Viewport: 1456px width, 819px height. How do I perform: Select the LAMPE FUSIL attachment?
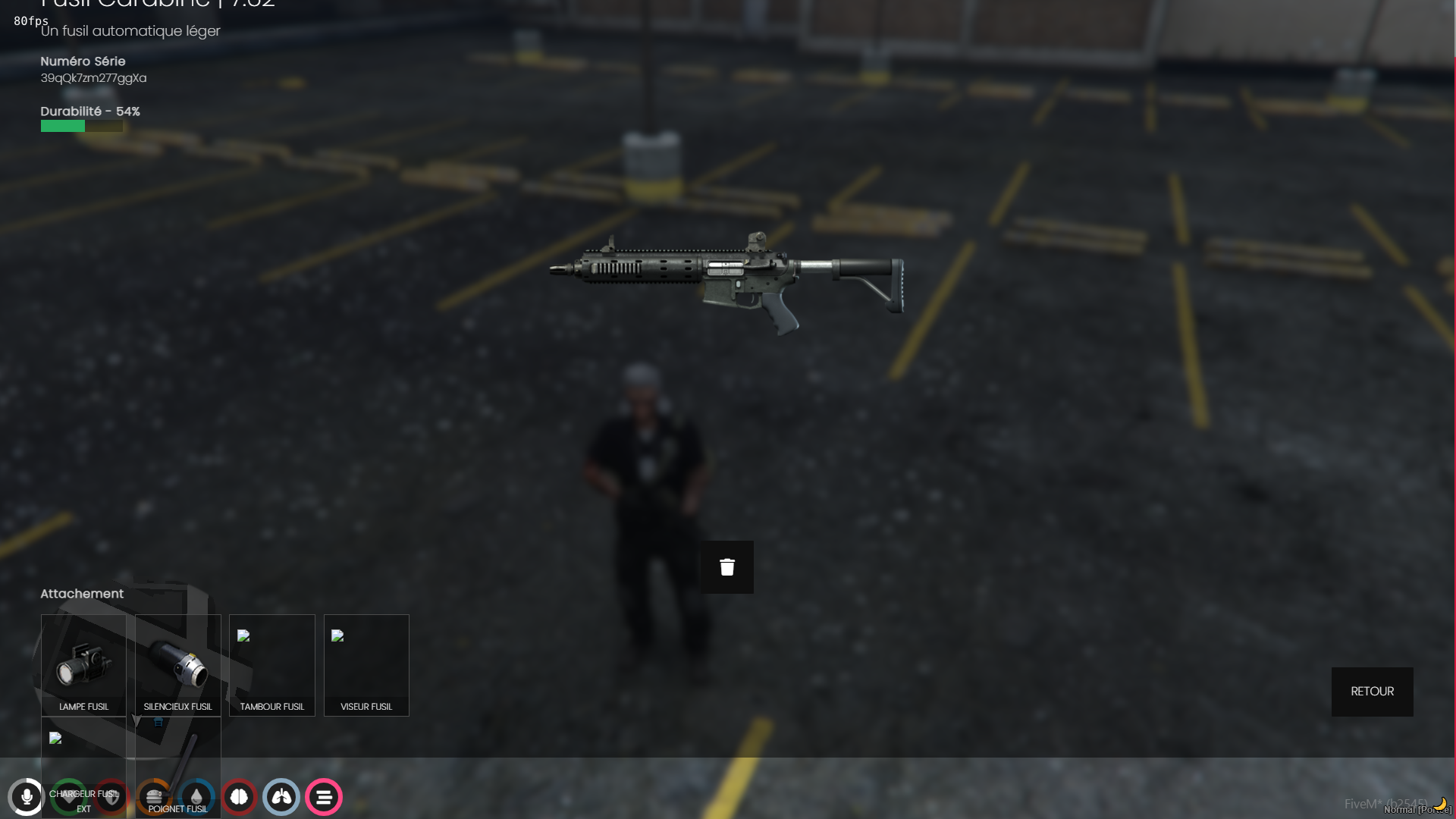pyautogui.click(x=83, y=665)
